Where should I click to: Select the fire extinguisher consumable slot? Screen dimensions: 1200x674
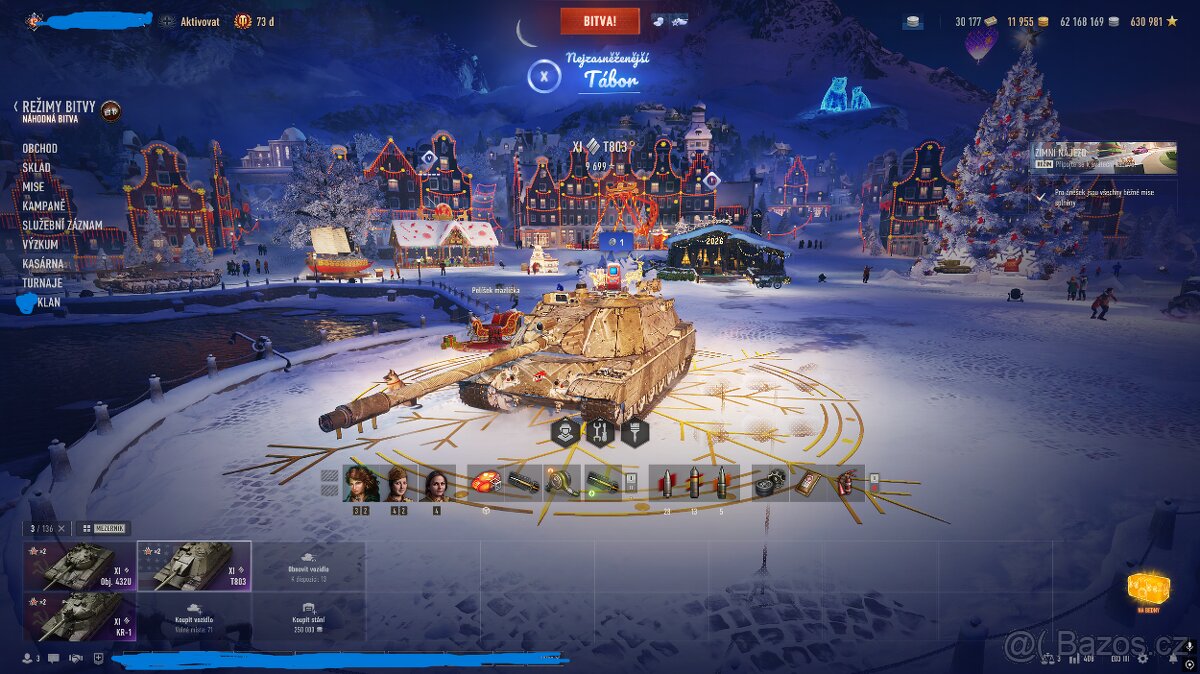(x=848, y=483)
